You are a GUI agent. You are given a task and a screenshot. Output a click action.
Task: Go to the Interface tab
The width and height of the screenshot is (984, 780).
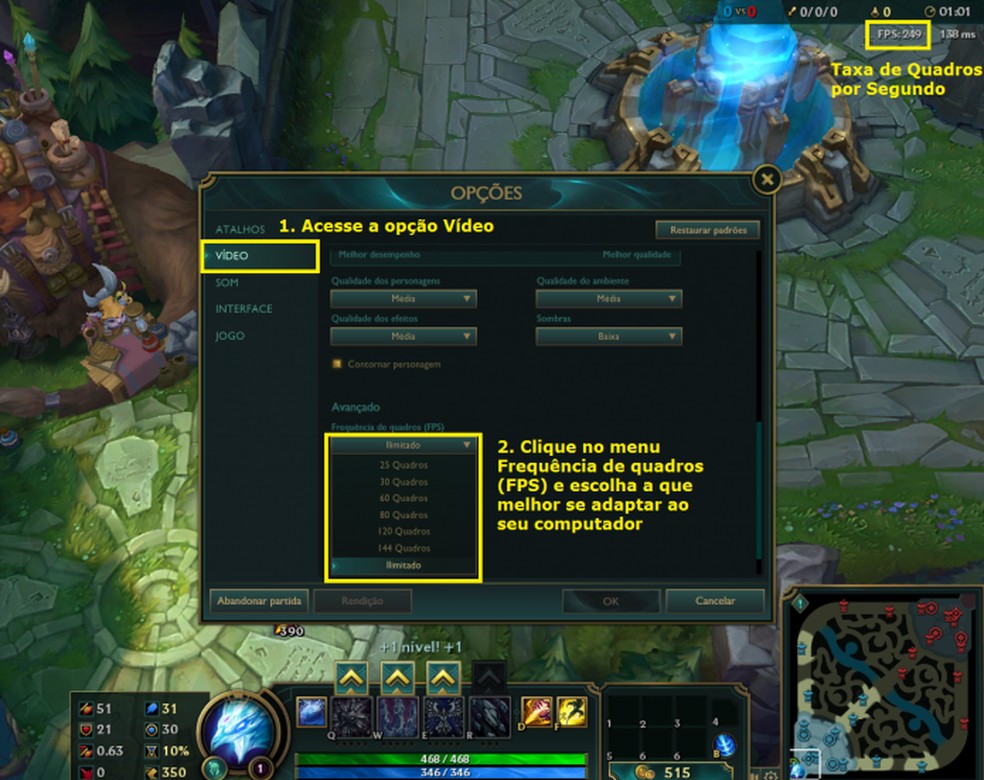point(243,309)
